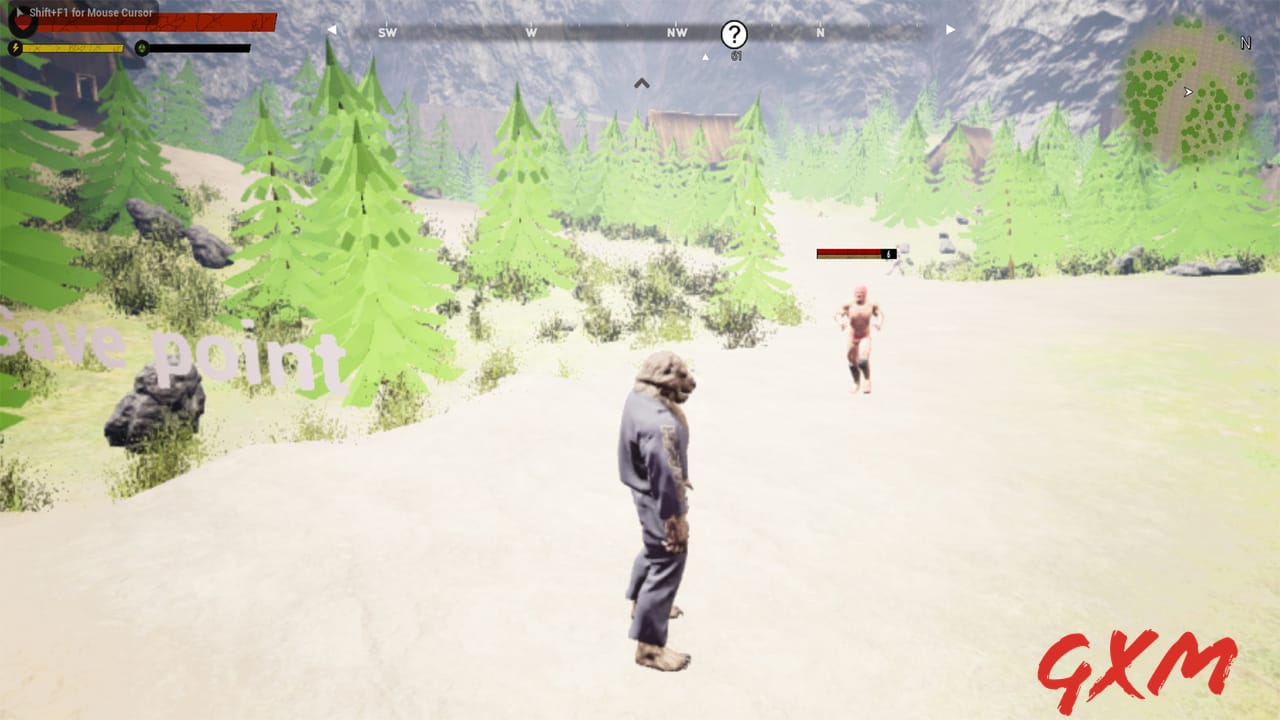The image size is (1280, 720).
Task: Click the W marker on the compass bar
Action: point(529,32)
